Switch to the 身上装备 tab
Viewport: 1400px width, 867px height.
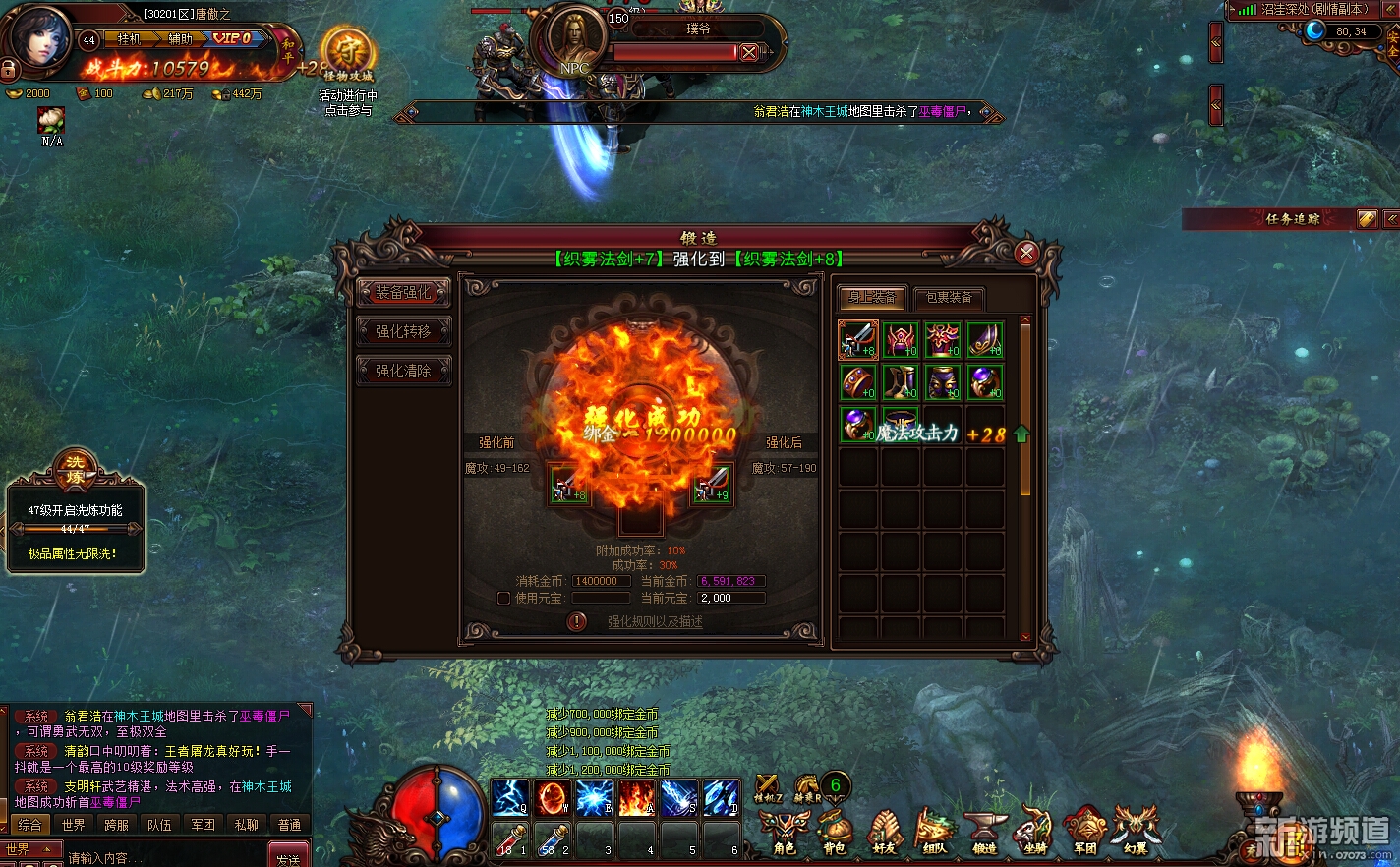pyautogui.click(x=872, y=297)
